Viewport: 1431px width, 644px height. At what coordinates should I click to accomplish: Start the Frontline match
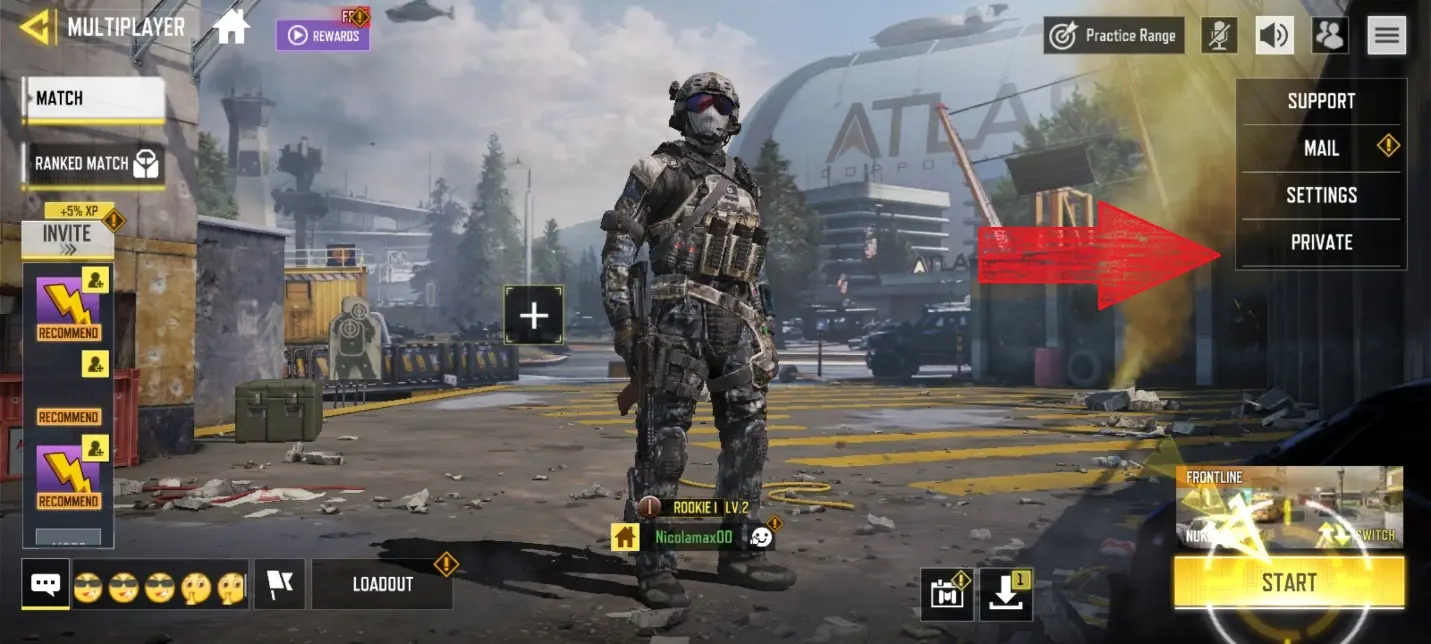click(1288, 582)
